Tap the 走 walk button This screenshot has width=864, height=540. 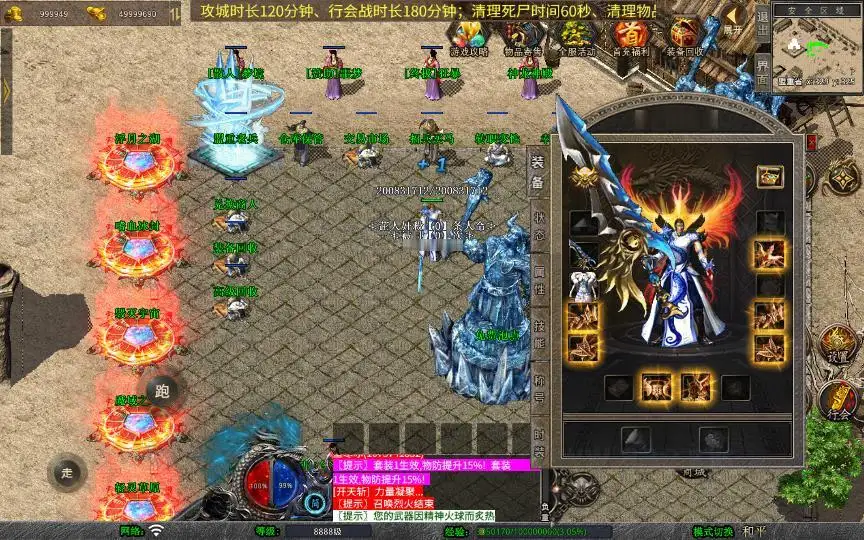tap(66, 473)
